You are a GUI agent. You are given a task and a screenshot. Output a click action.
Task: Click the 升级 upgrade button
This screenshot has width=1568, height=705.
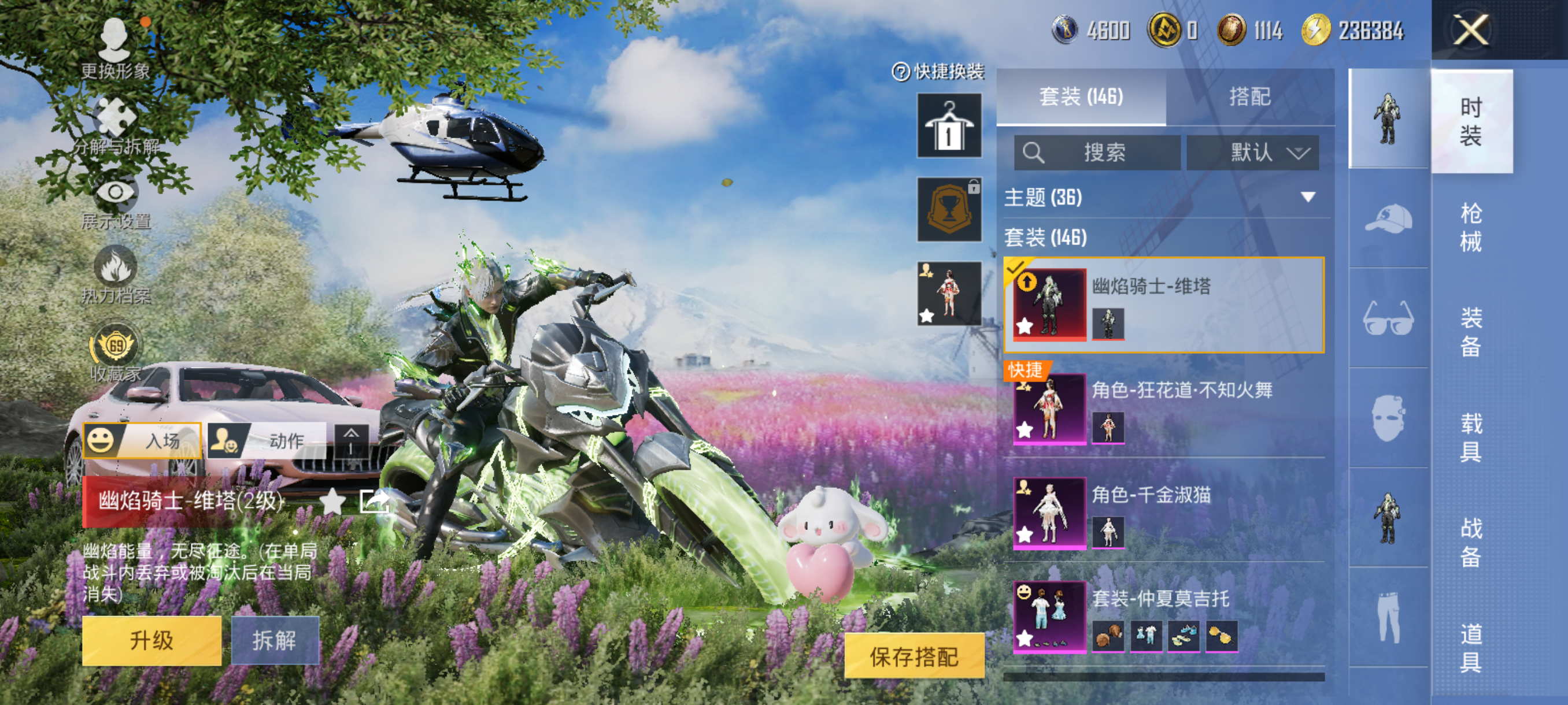click(151, 640)
